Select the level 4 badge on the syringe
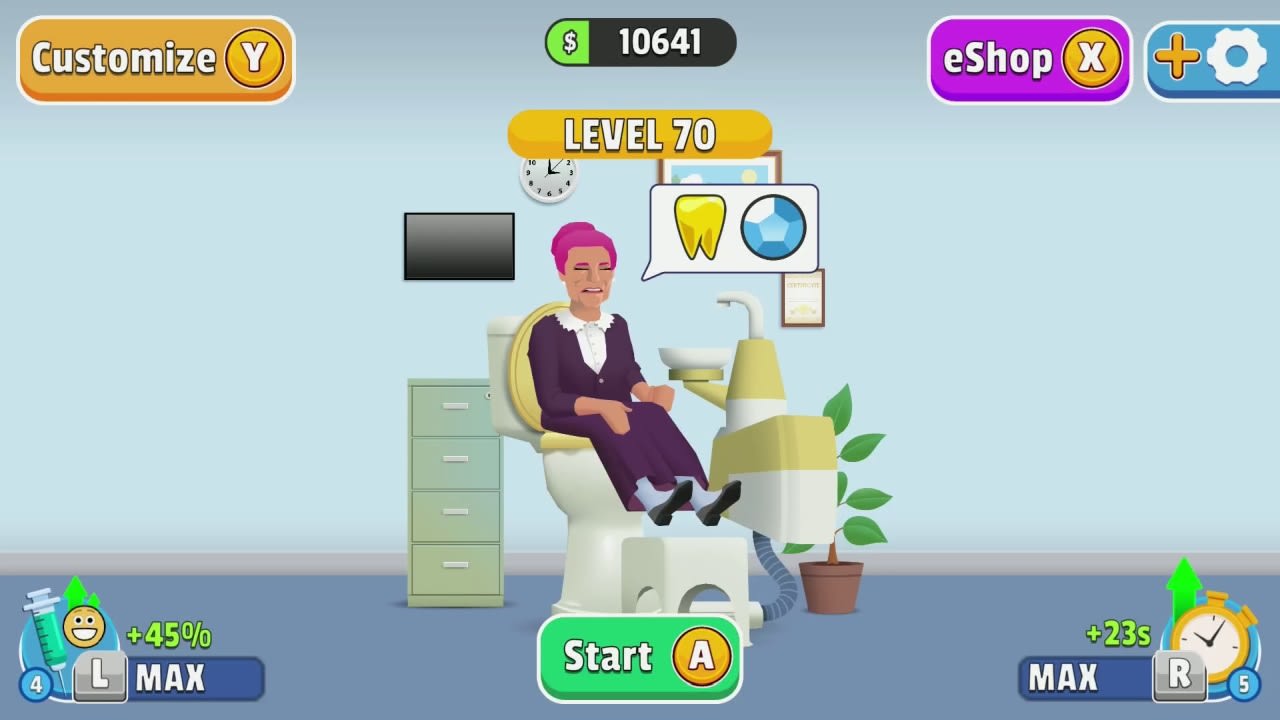The width and height of the screenshot is (1280, 720). [34, 685]
